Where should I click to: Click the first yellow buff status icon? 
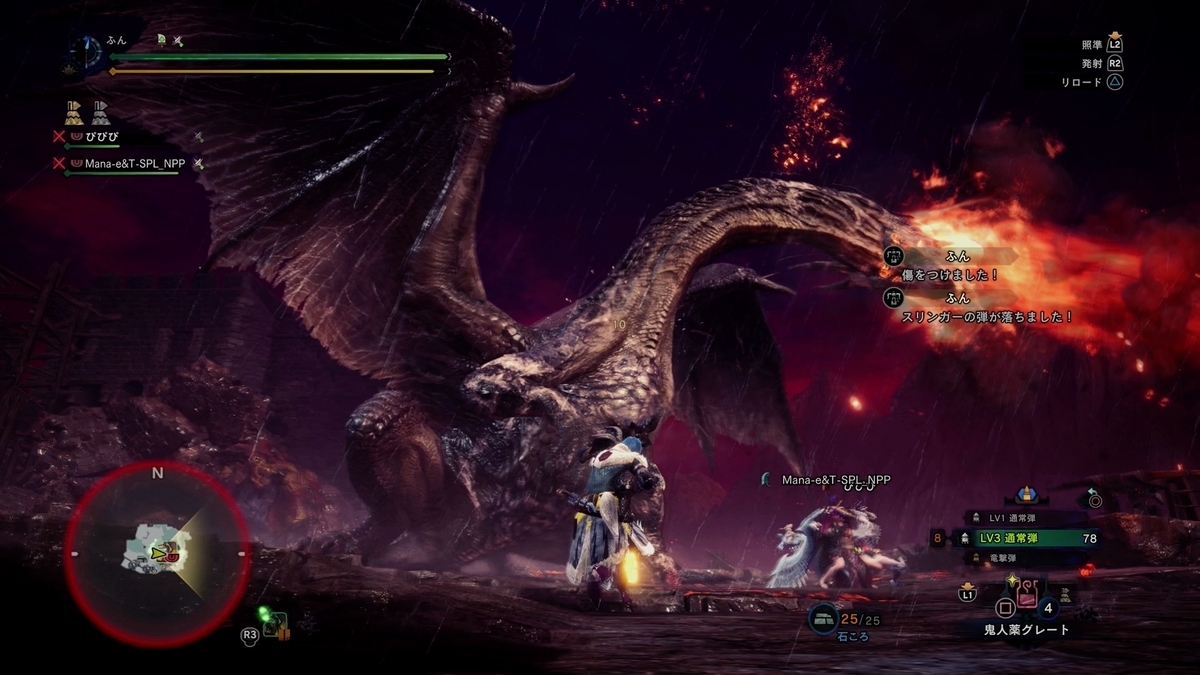pos(74,109)
